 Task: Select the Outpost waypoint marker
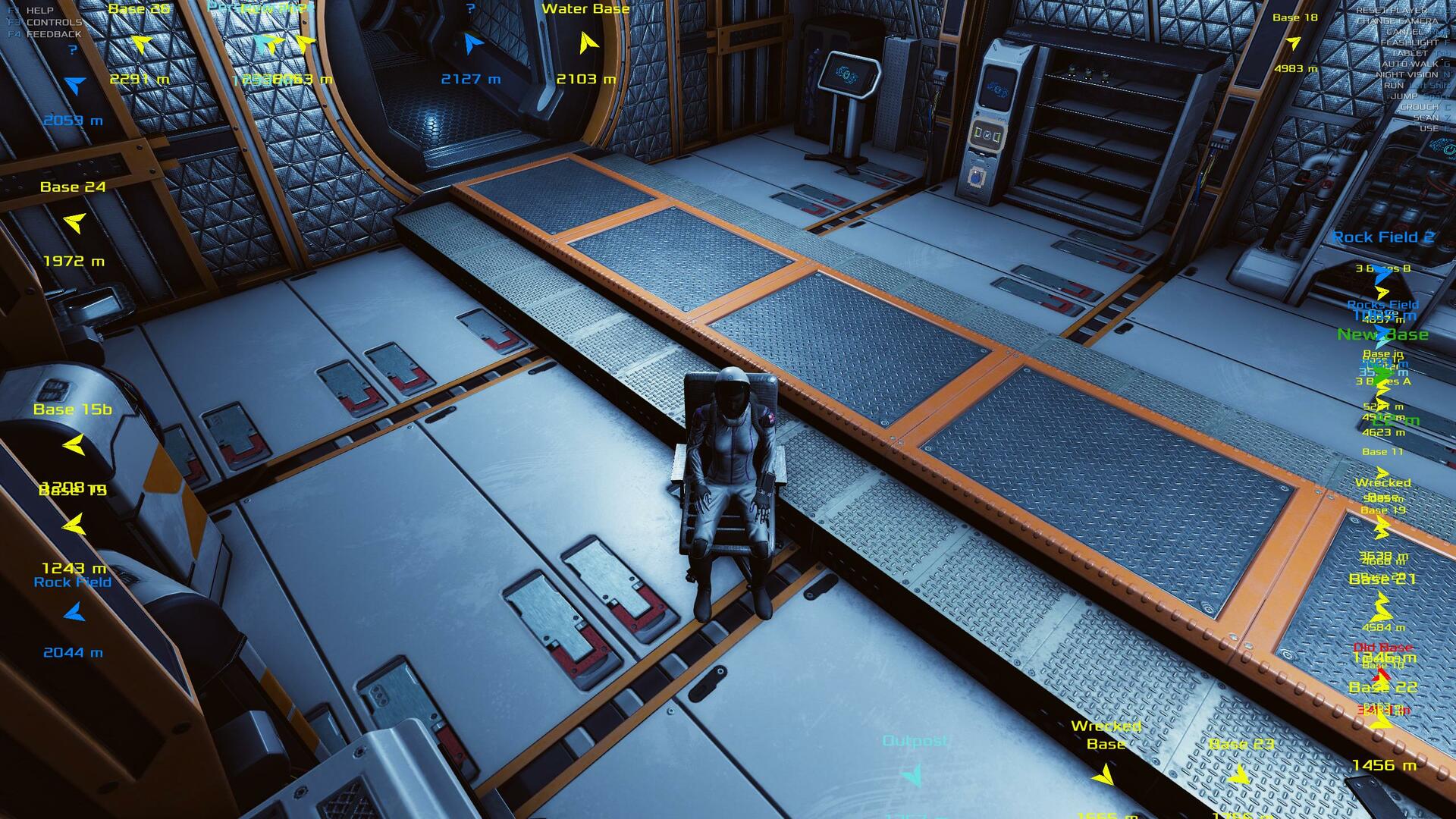click(912, 774)
